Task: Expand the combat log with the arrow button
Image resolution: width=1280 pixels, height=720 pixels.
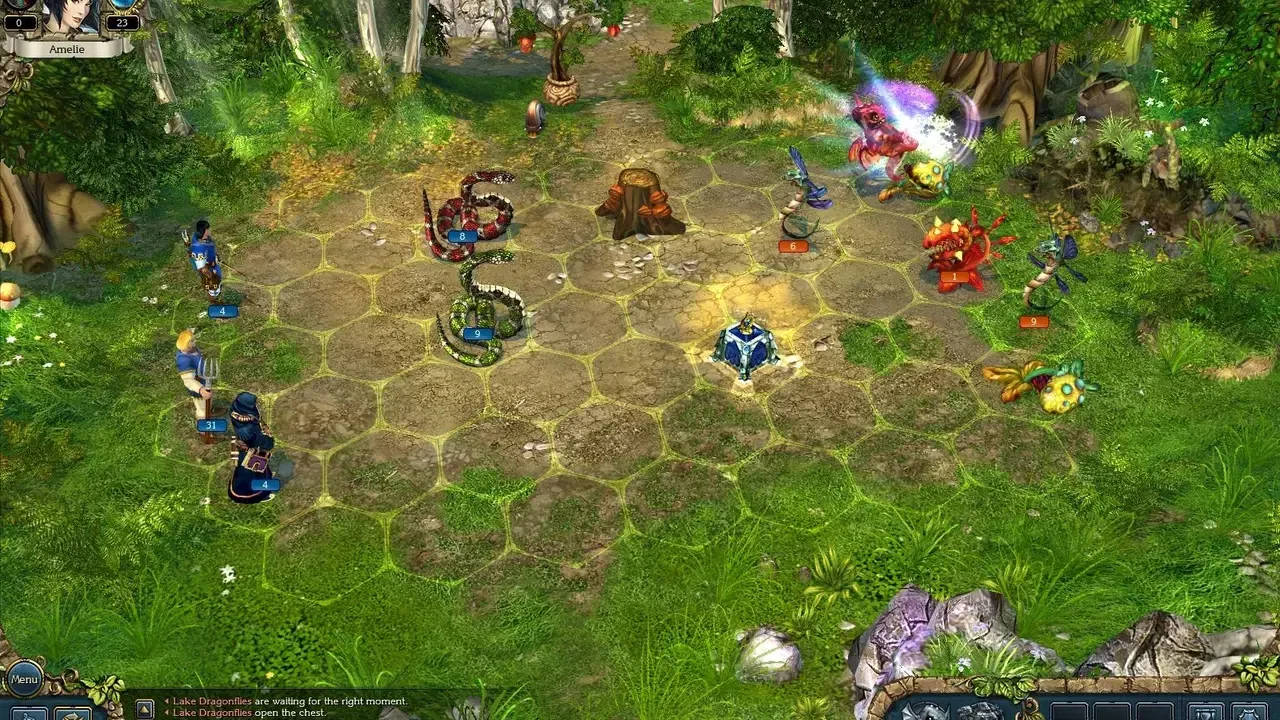Action: point(145,708)
